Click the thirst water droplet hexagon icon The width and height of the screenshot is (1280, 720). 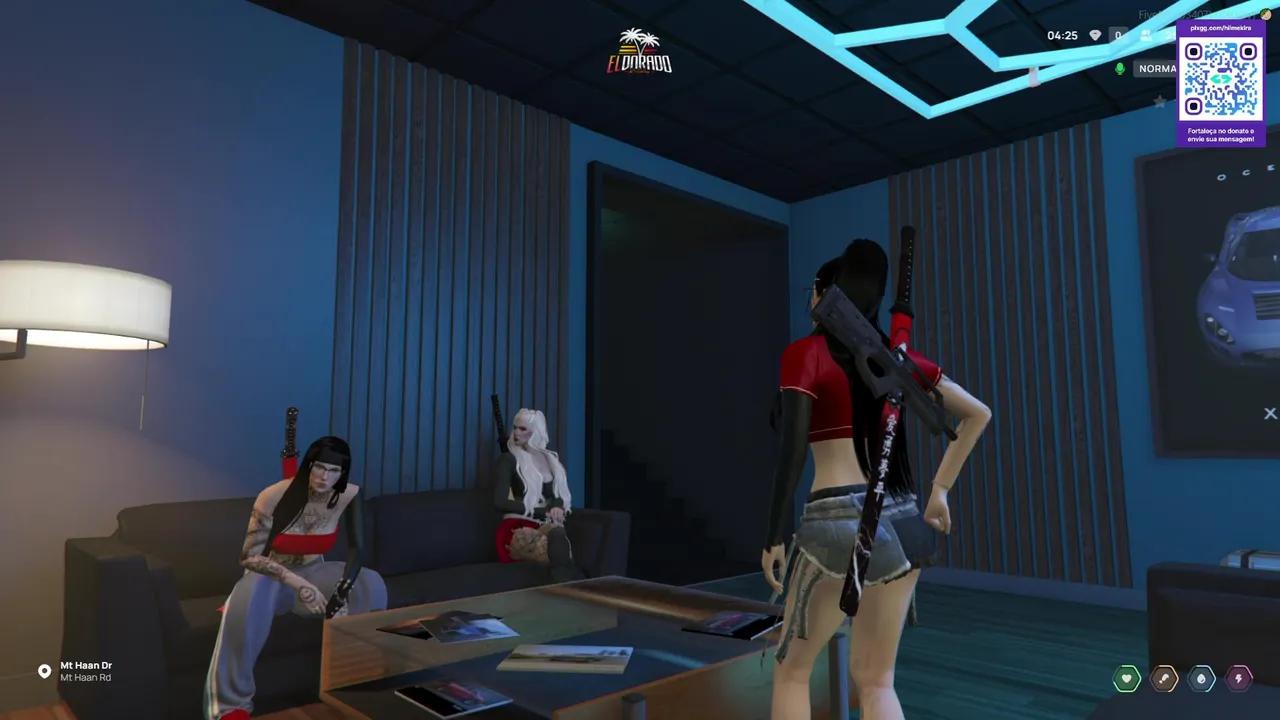(1201, 678)
